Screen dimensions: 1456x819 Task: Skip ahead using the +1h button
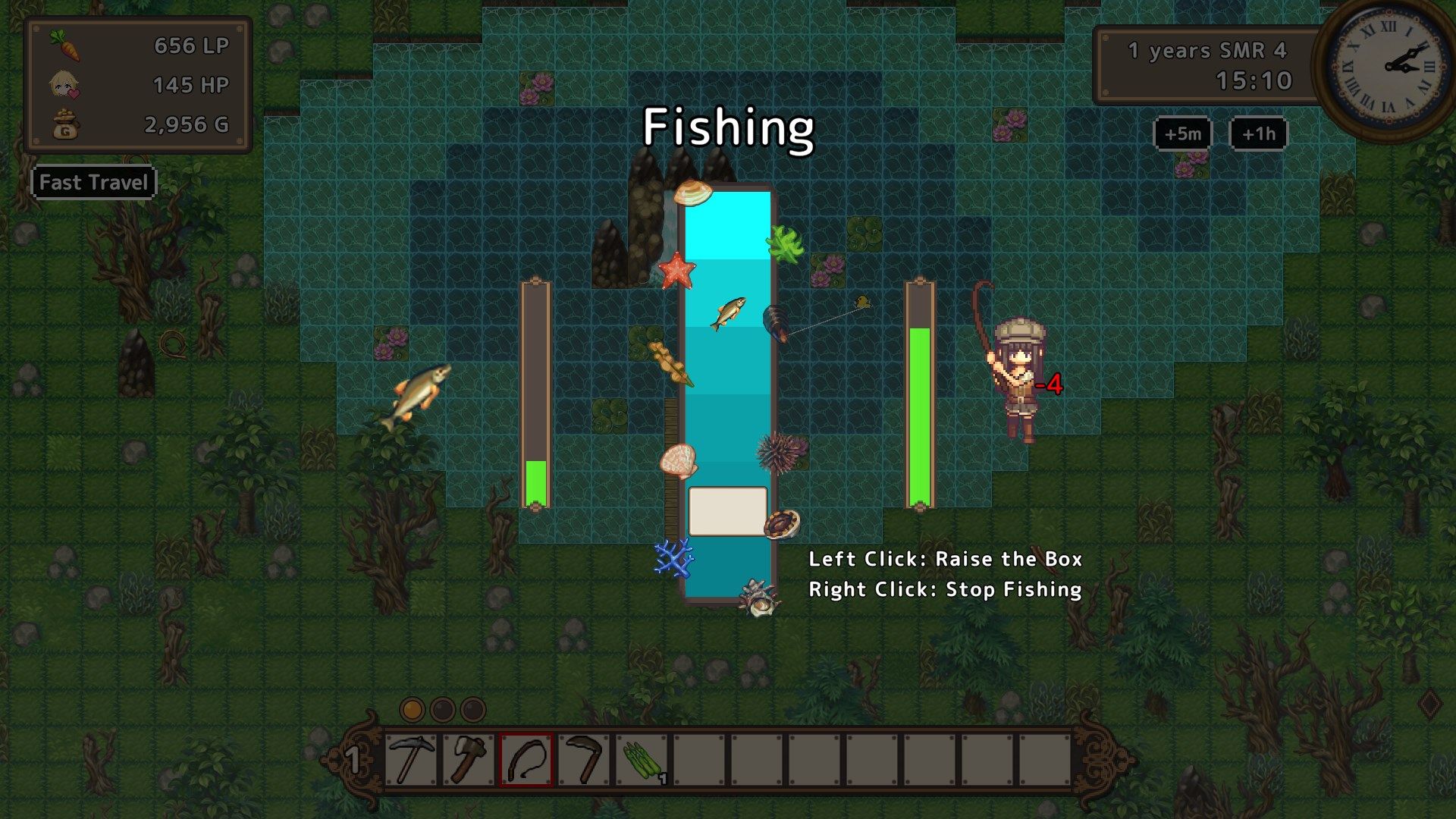[1258, 134]
